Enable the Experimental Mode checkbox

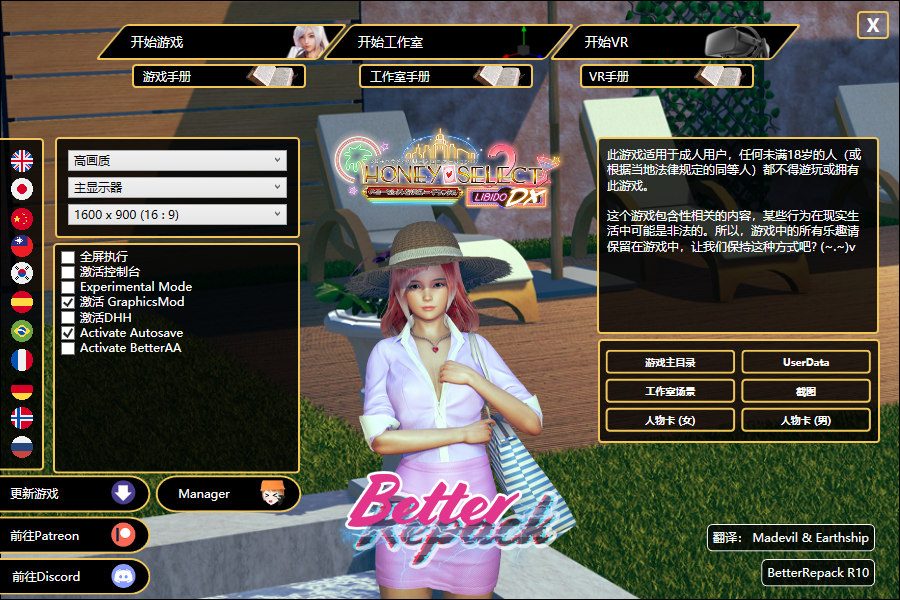coord(68,287)
